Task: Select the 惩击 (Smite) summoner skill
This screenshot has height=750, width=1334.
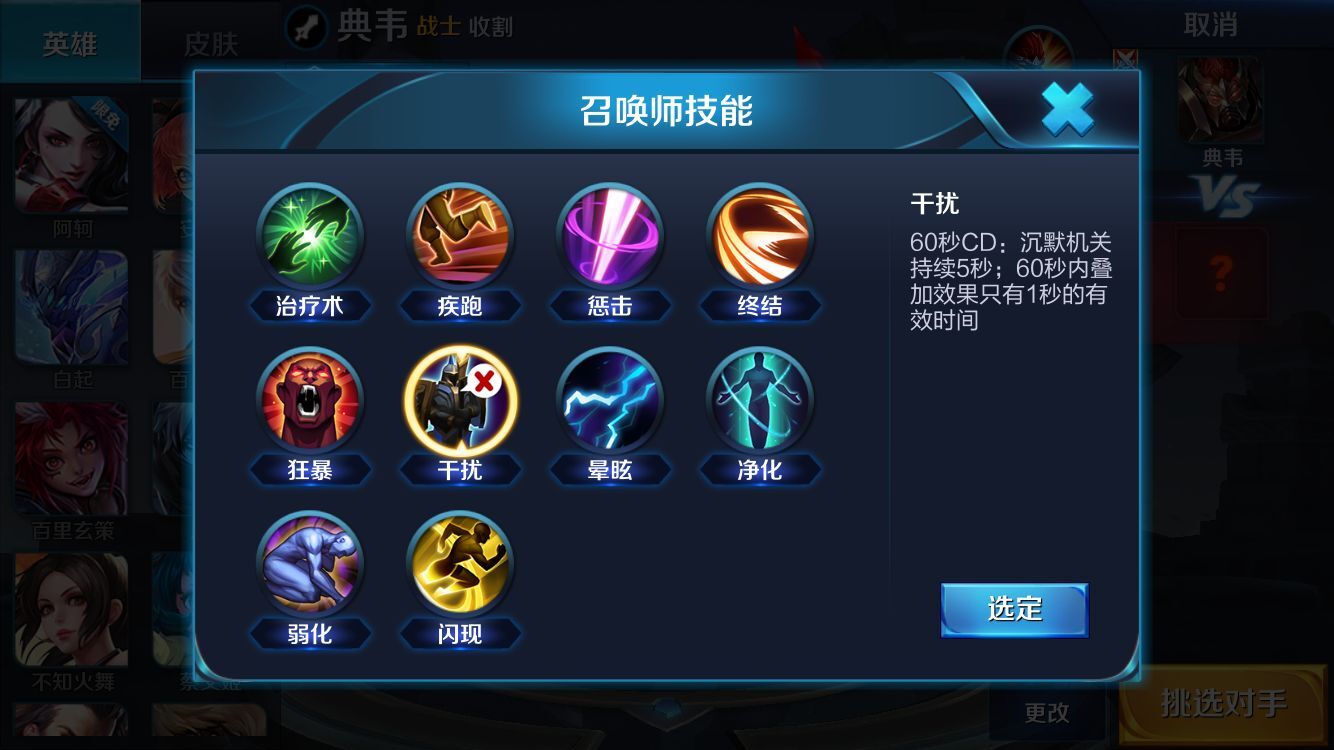Action: pos(610,237)
